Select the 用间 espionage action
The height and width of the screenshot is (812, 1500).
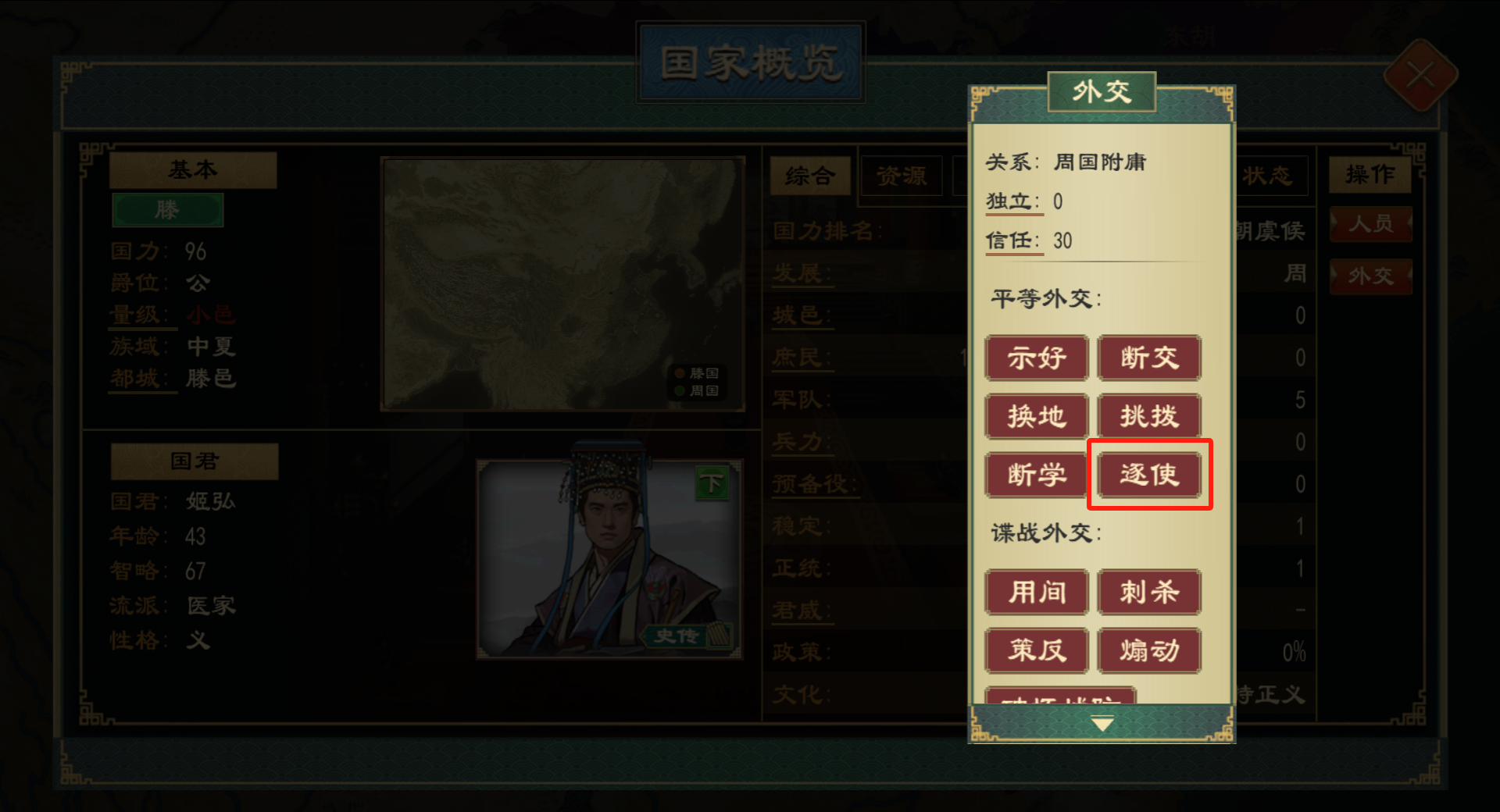[1037, 593]
